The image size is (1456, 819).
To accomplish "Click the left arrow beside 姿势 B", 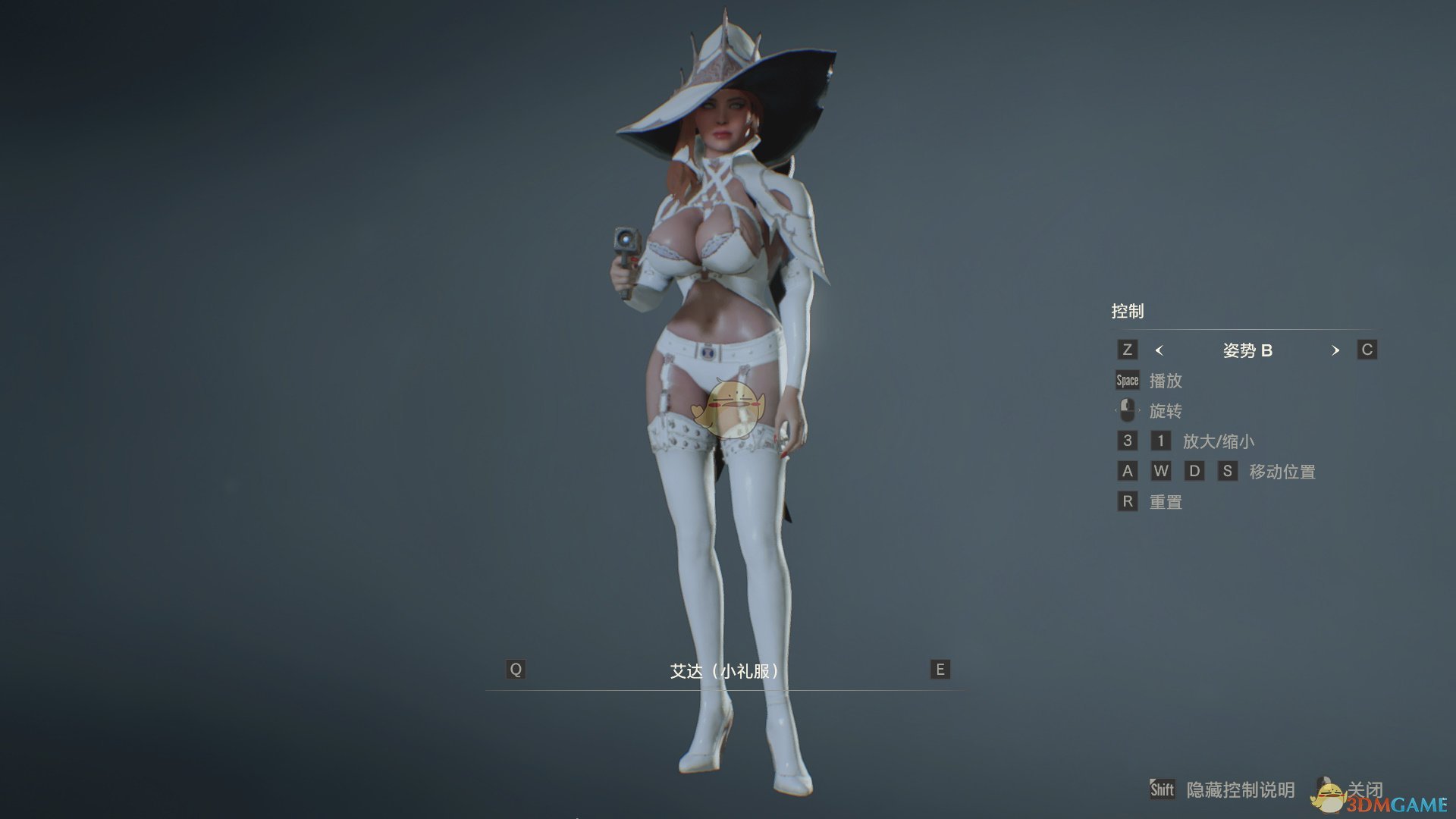I will coord(1160,350).
